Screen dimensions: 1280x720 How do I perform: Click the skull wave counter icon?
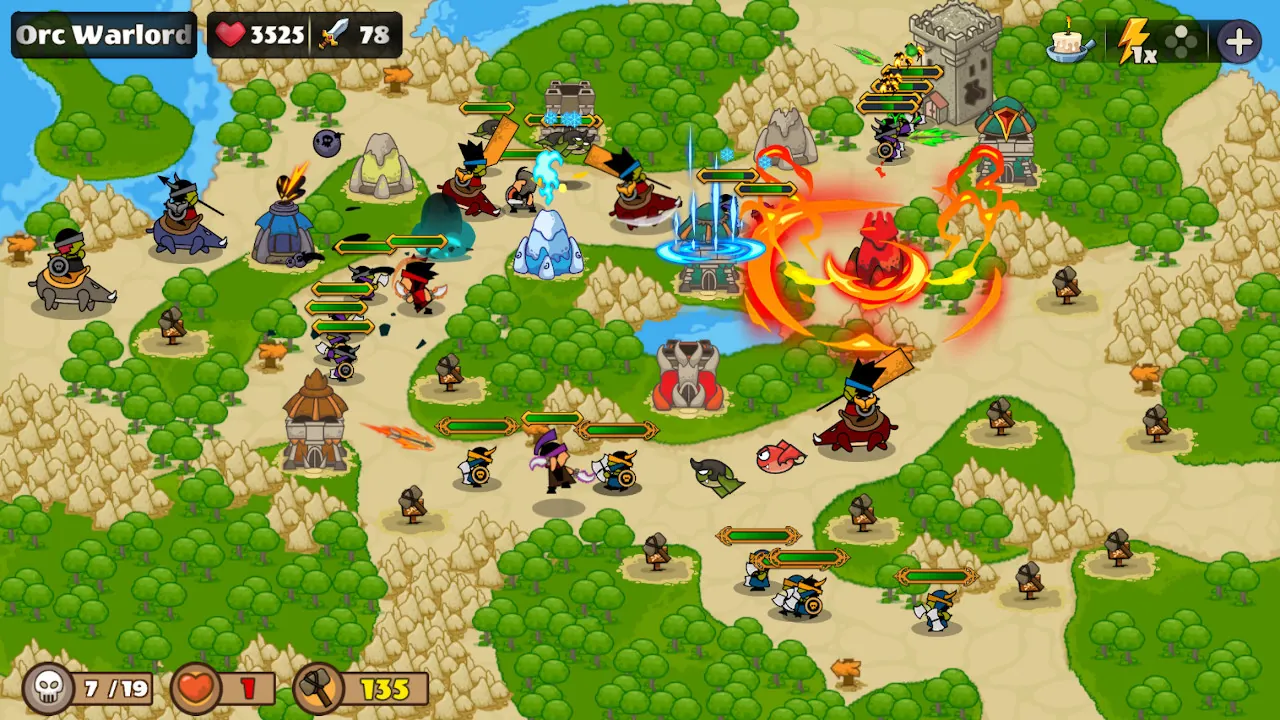pos(49,686)
